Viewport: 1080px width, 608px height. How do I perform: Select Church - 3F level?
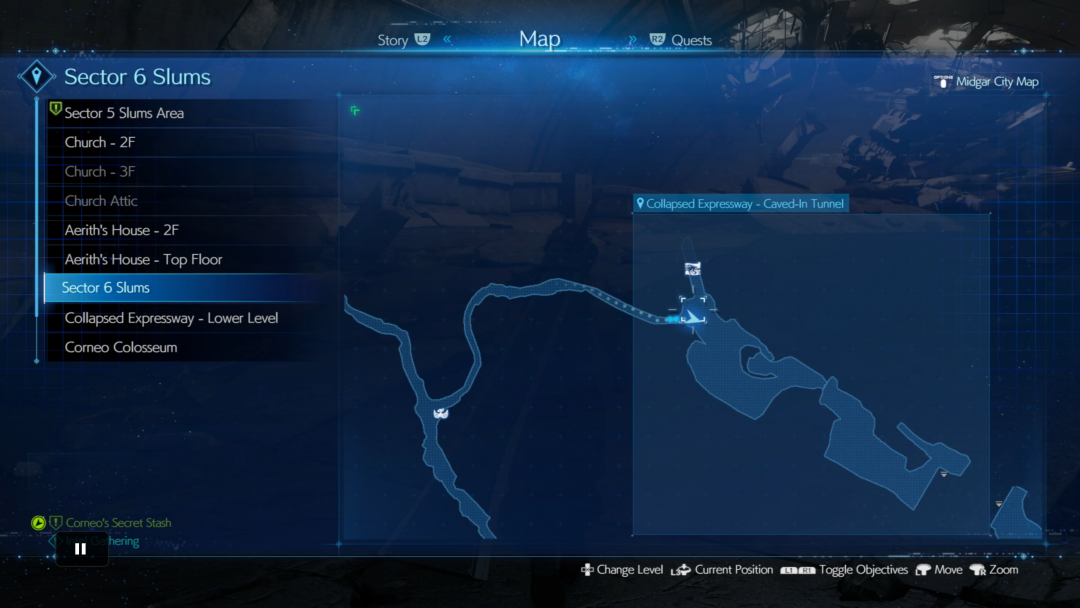[x=100, y=171]
